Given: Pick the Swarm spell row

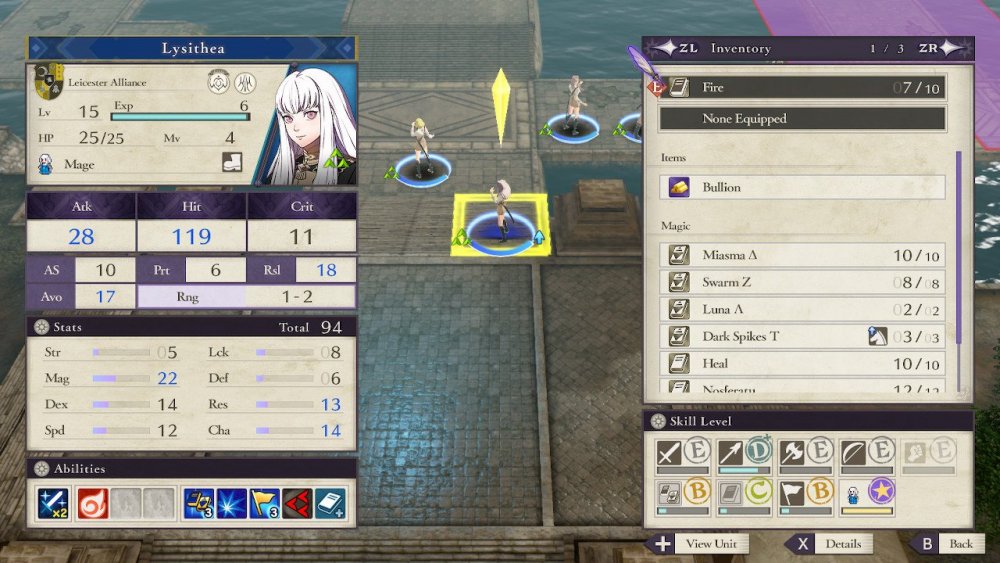Looking at the screenshot, I should pyautogui.click(x=802, y=283).
